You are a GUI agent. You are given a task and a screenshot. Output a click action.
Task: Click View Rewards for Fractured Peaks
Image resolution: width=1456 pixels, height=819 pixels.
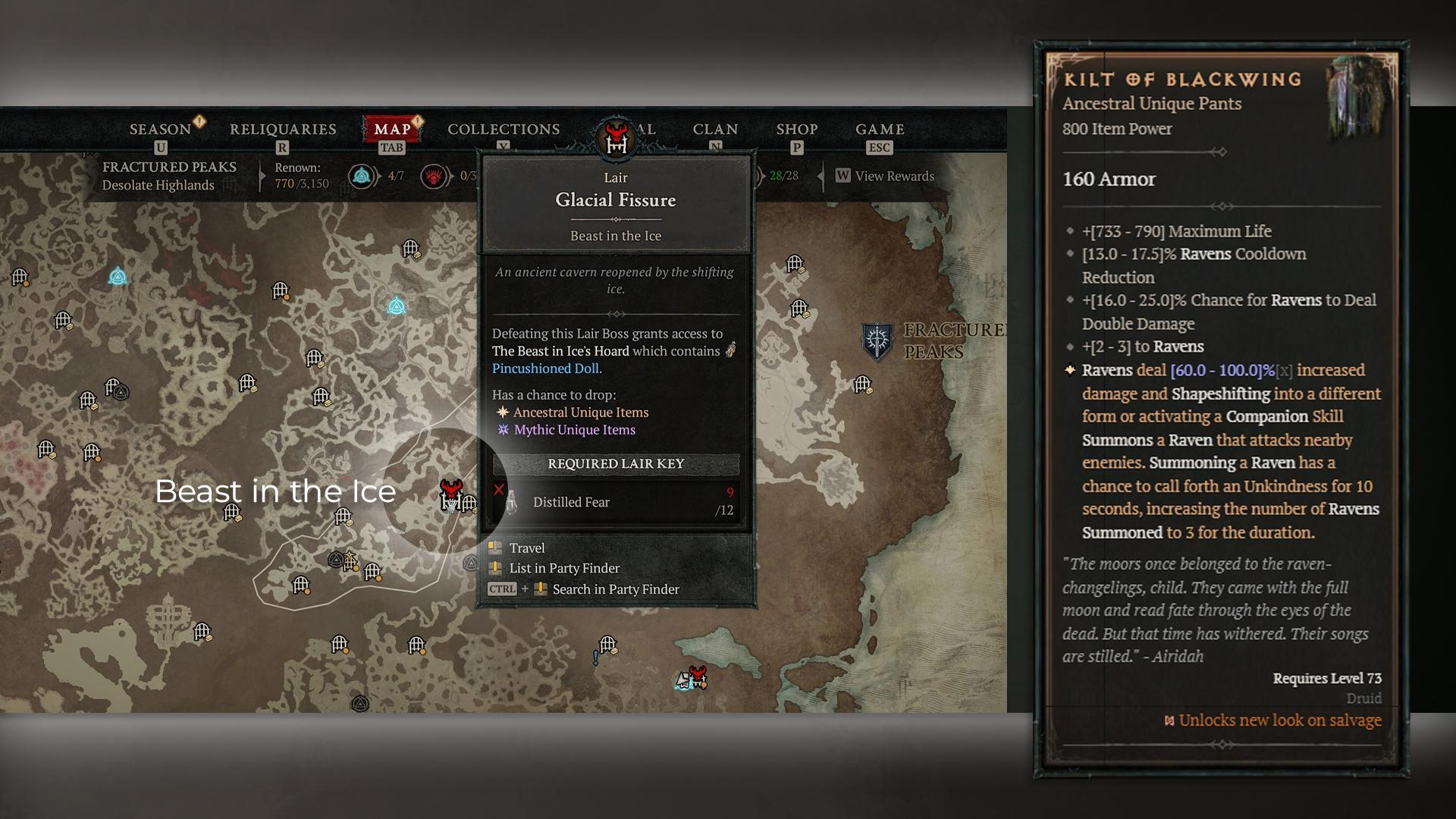pyautogui.click(x=886, y=176)
